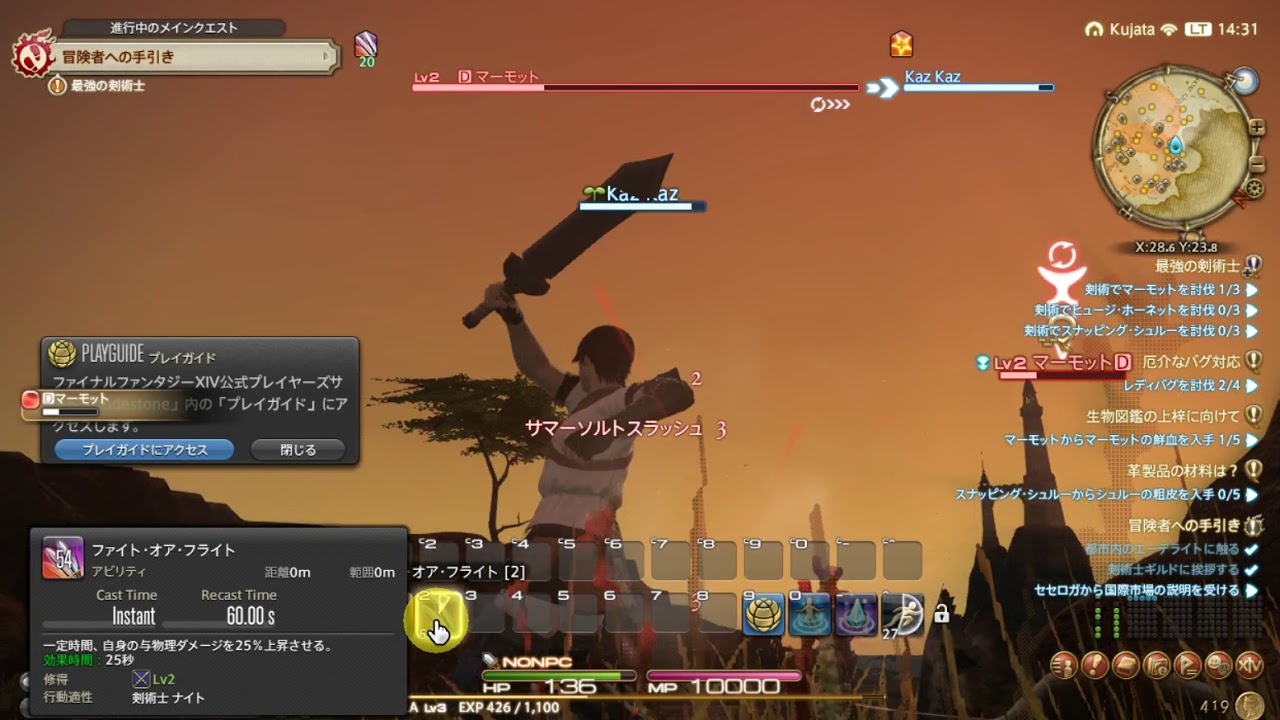Use the Return ability icon

(809, 615)
